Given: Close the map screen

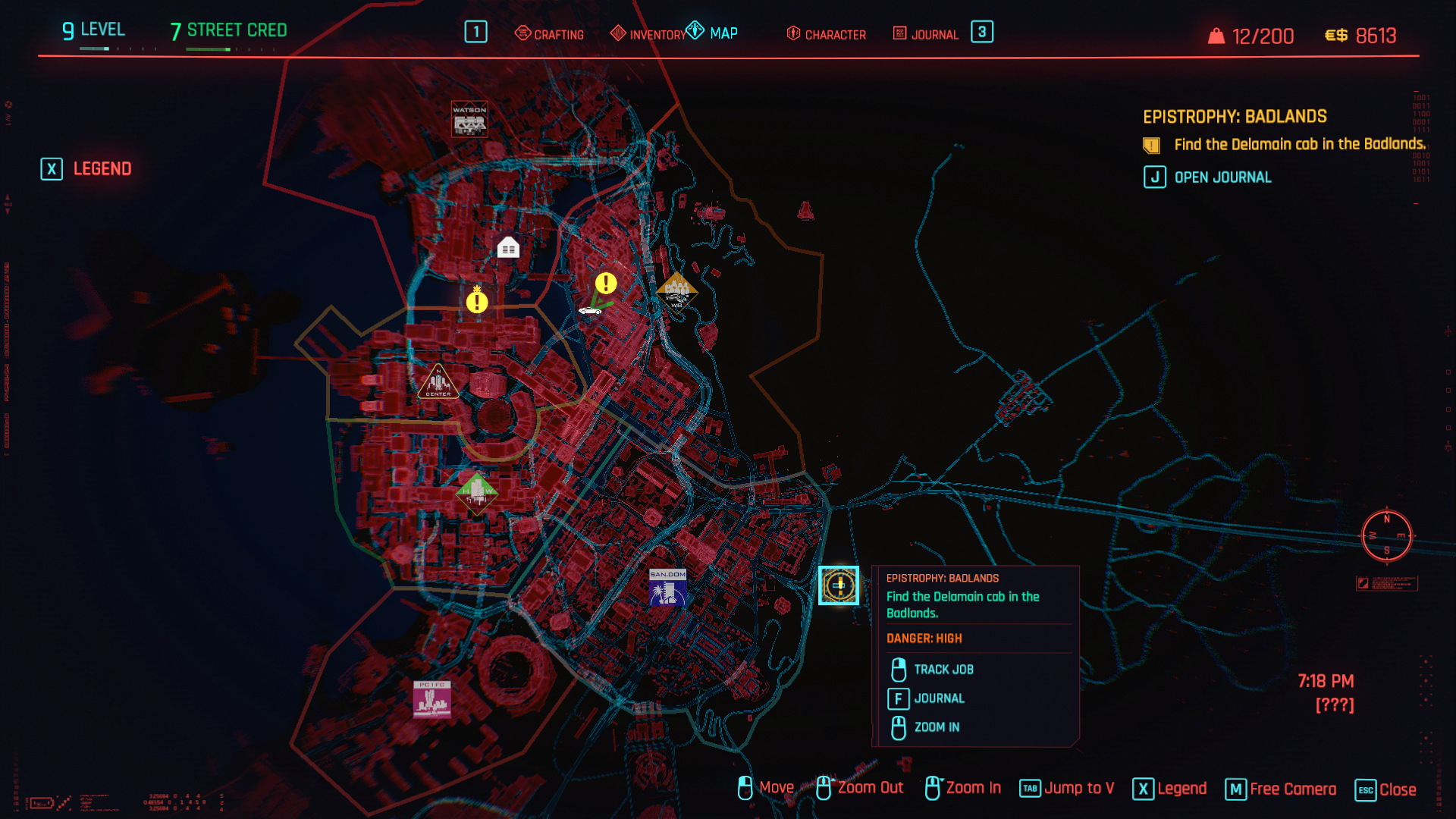Looking at the screenshot, I should 1385,789.
